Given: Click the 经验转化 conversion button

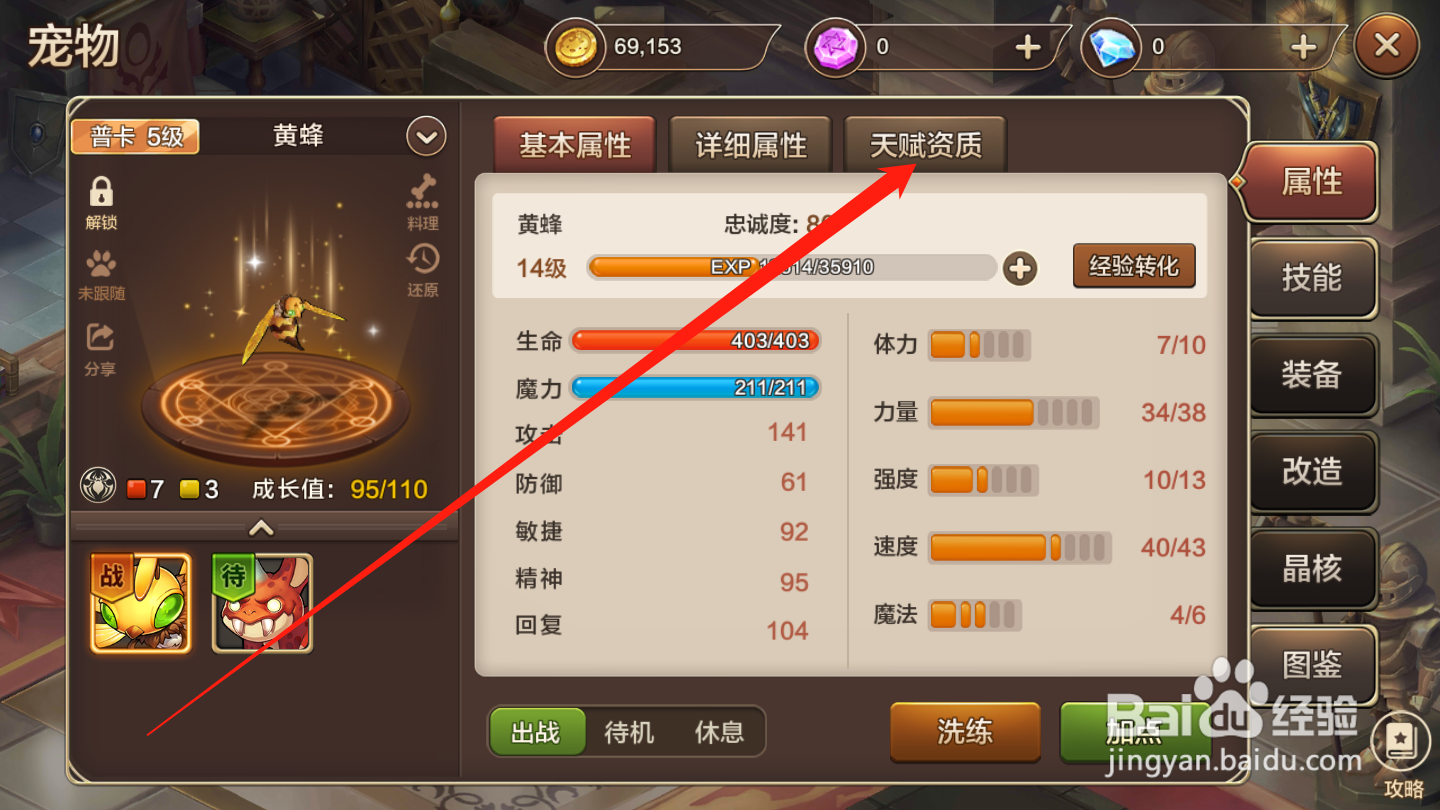Looking at the screenshot, I should 1134,266.
